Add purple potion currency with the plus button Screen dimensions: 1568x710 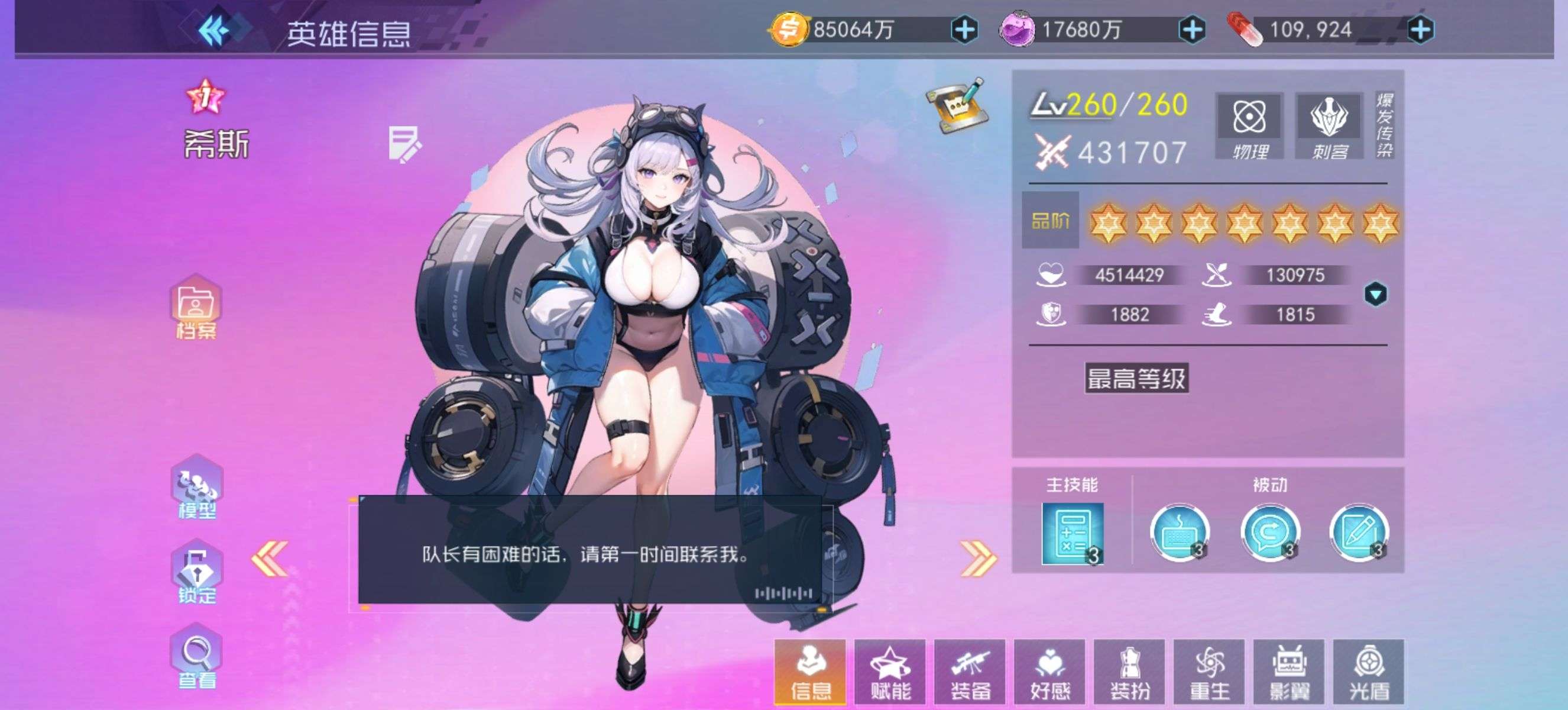[x=1192, y=30]
